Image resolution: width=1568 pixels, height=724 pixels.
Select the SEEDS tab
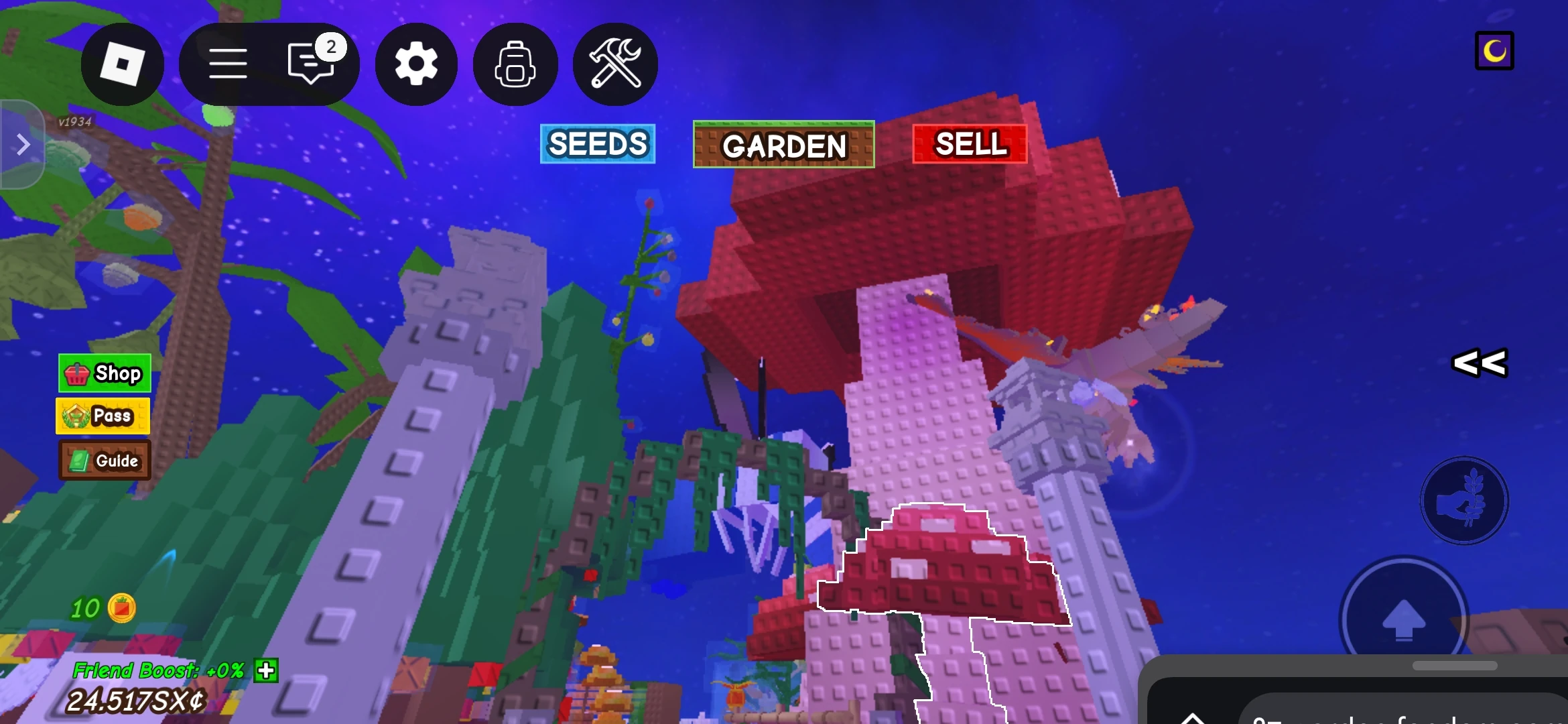[x=597, y=144]
